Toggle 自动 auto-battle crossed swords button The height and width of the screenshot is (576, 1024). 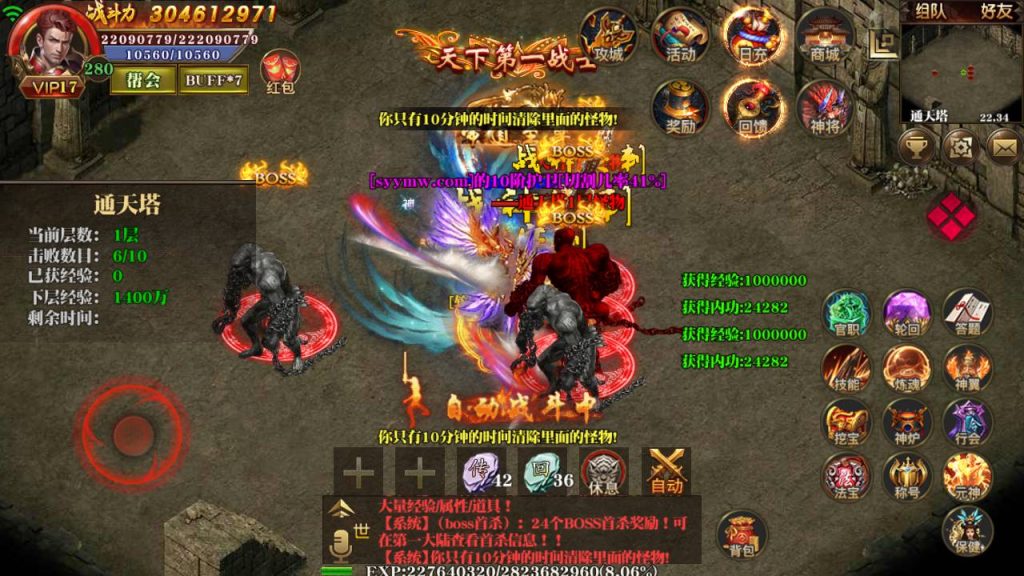(x=666, y=470)
